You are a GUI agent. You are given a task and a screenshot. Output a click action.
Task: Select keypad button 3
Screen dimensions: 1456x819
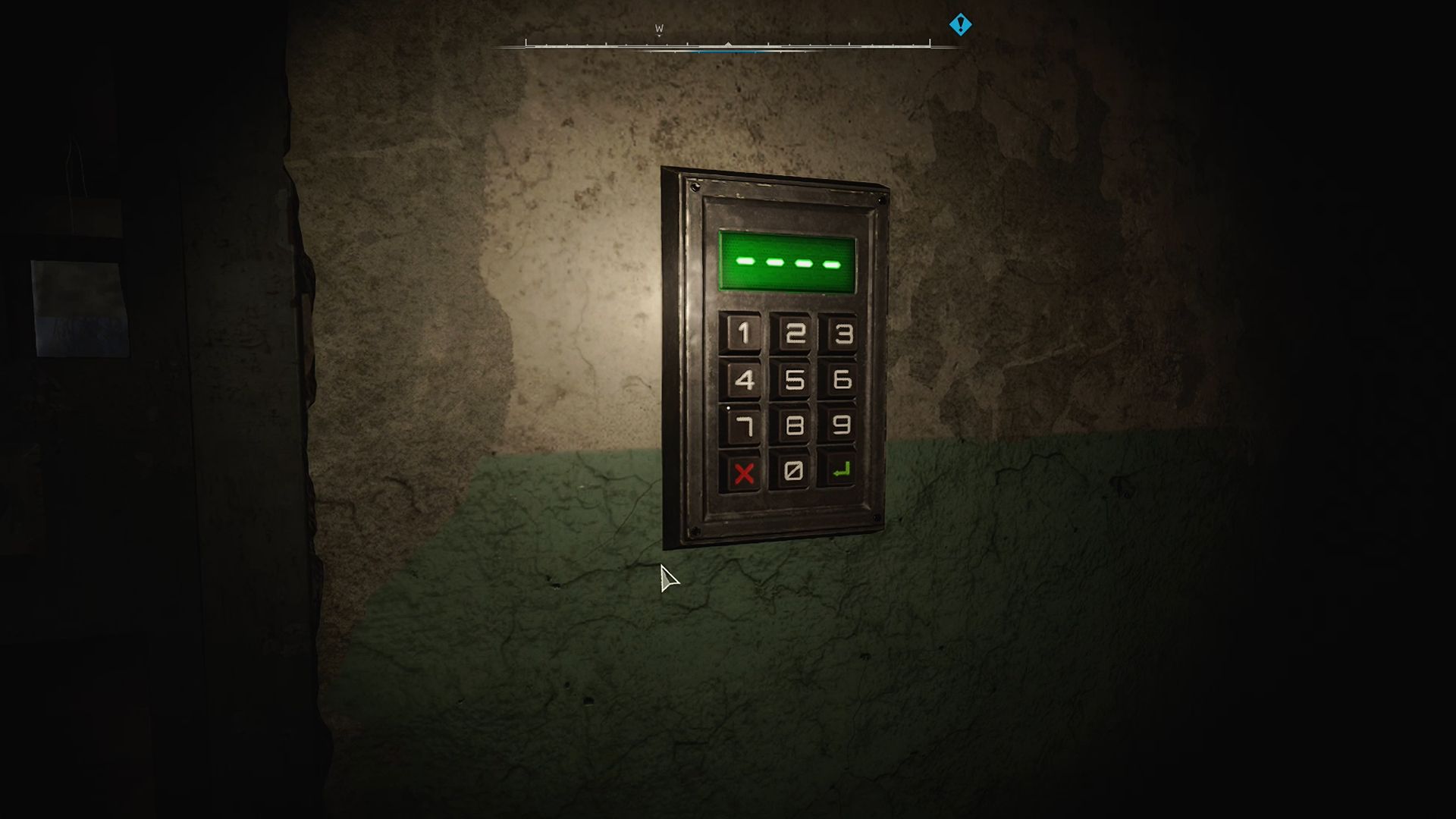(842, 334)
